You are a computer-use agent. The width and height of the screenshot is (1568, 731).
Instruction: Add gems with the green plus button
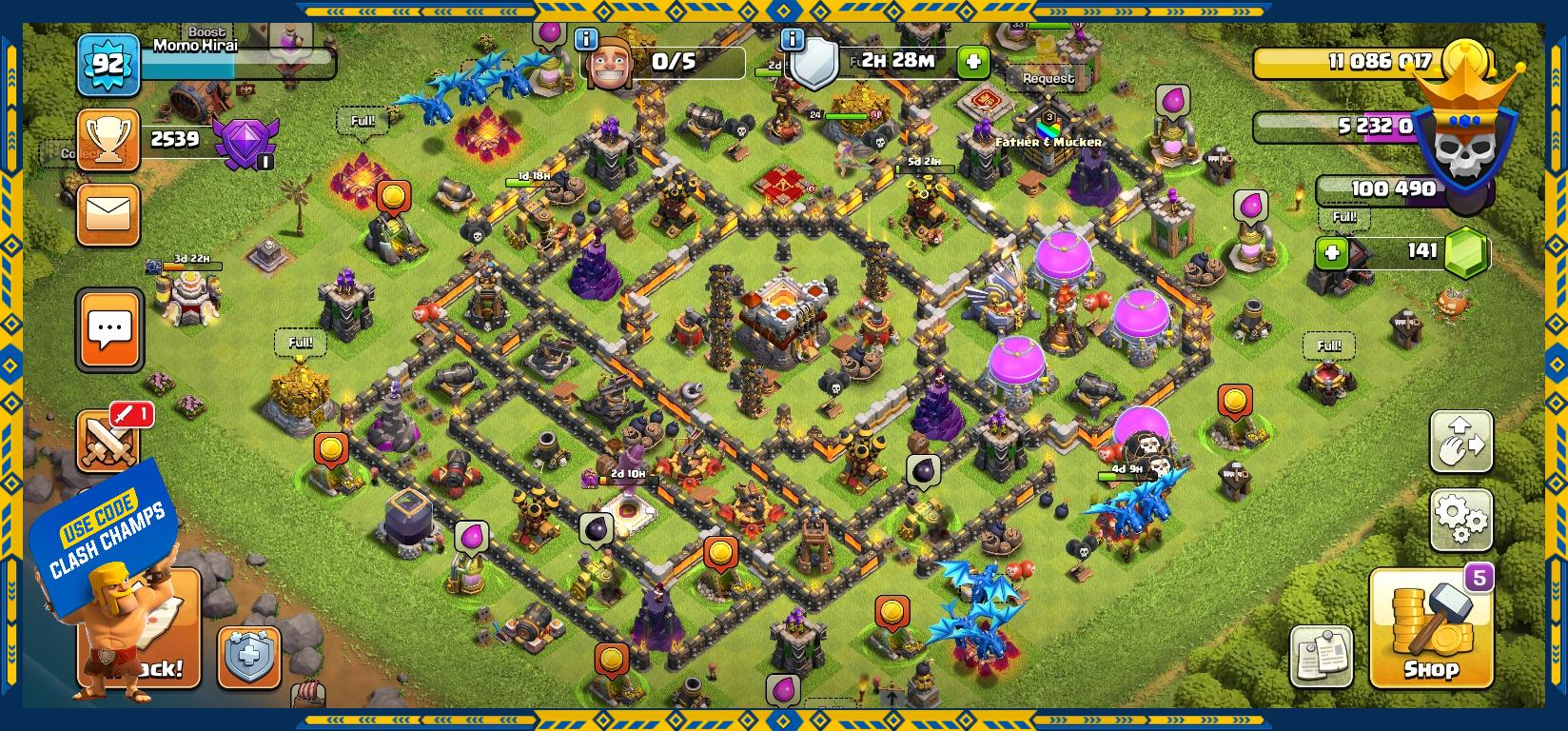[x=1332, y=253]
